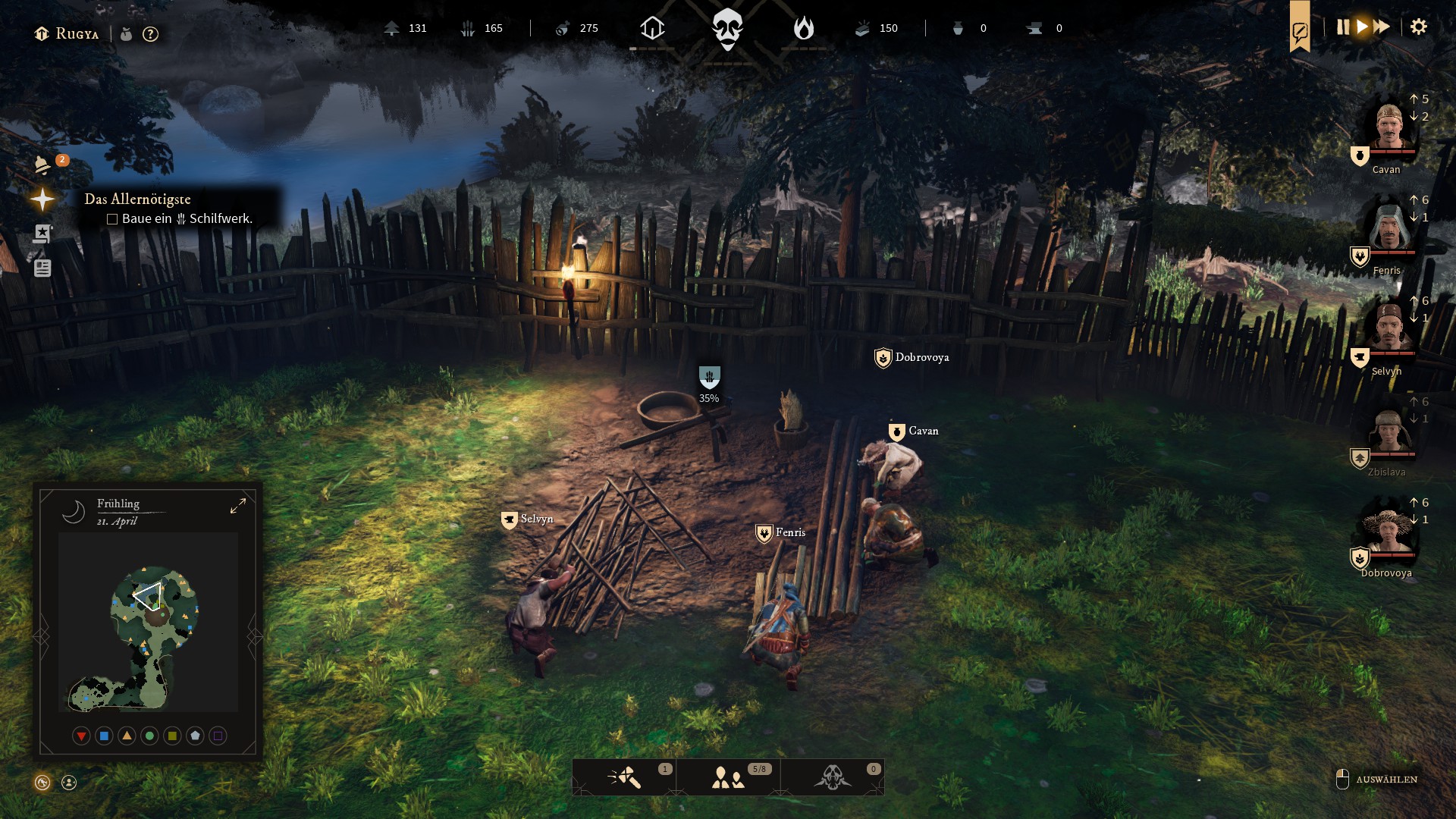The width and height of the screenshot is (1456, 819).
Task: Activate fast-forward speed
Action: pyautogui.click(x=1382, y=27)
